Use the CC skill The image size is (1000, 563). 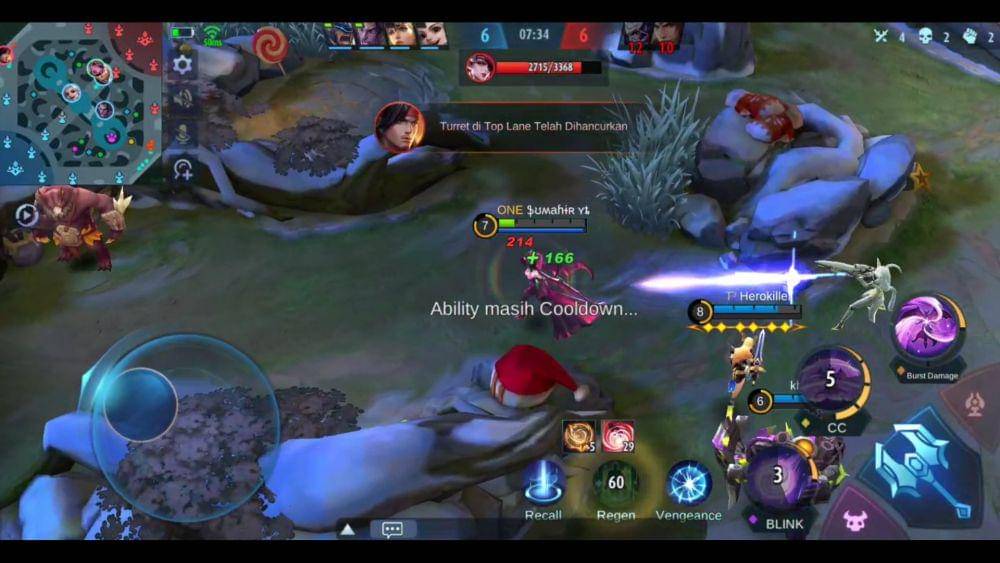coord(832,380)
